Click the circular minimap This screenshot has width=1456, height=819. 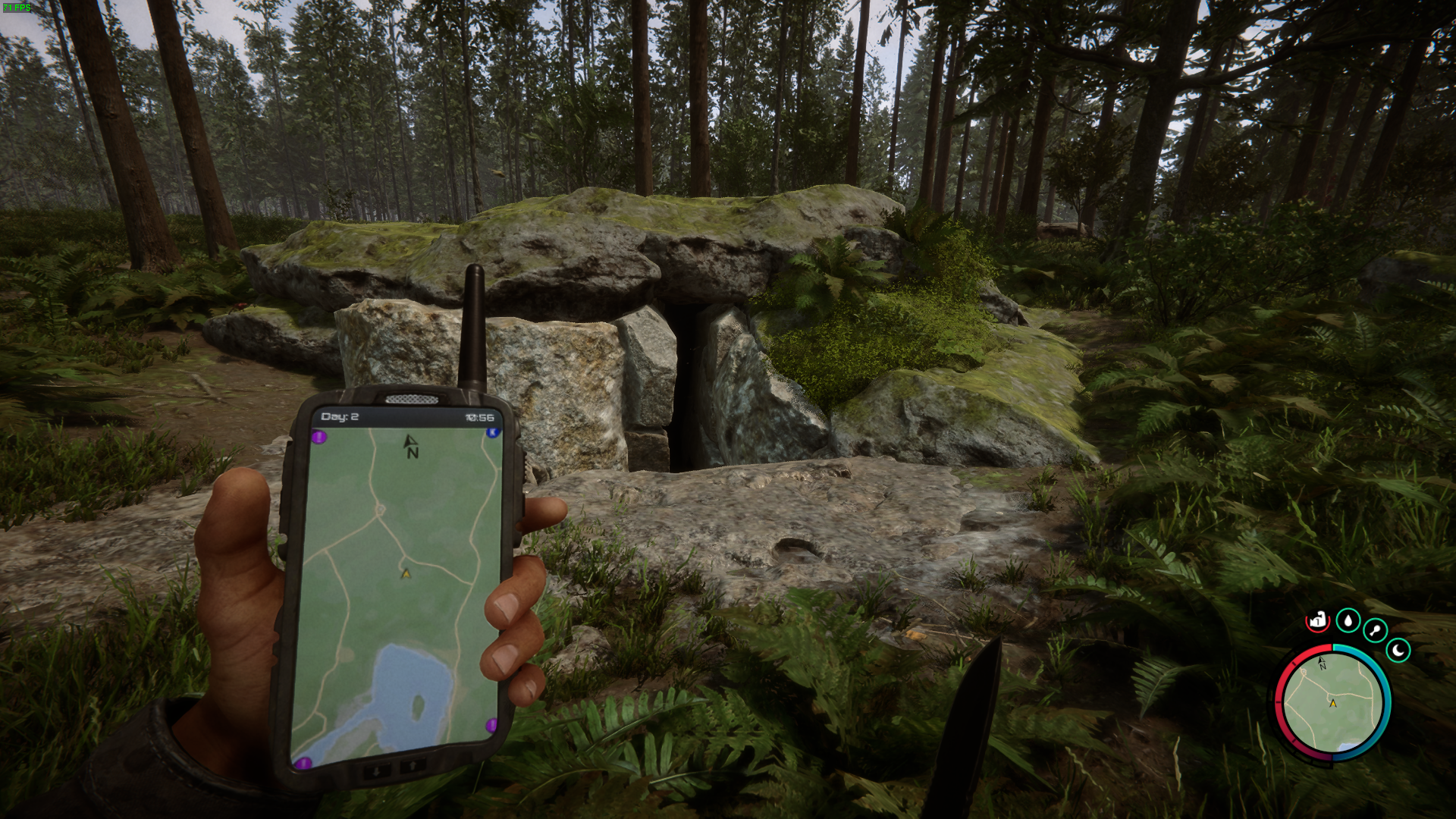[1332, 702]
